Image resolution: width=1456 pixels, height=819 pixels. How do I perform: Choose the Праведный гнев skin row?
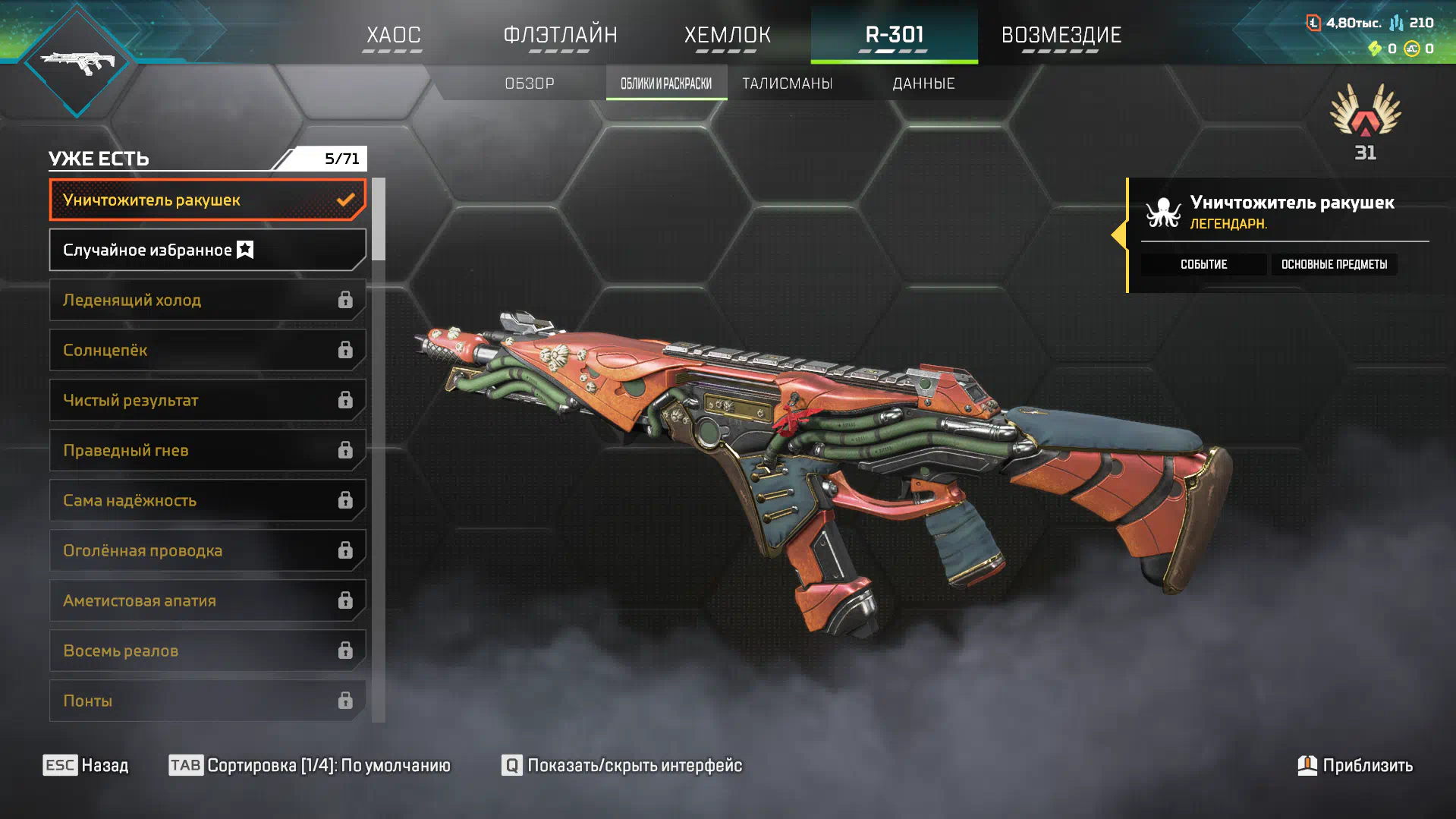207,451
